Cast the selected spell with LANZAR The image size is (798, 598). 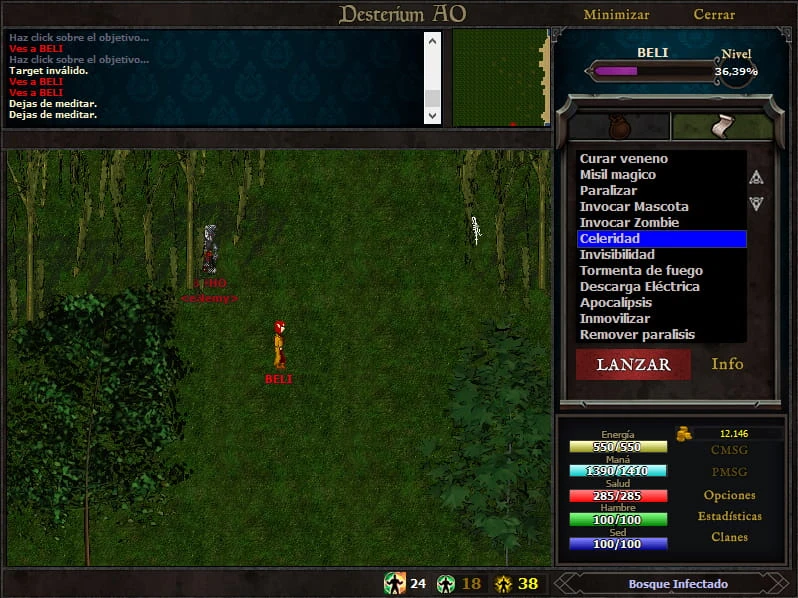click(x=633, y=365)
